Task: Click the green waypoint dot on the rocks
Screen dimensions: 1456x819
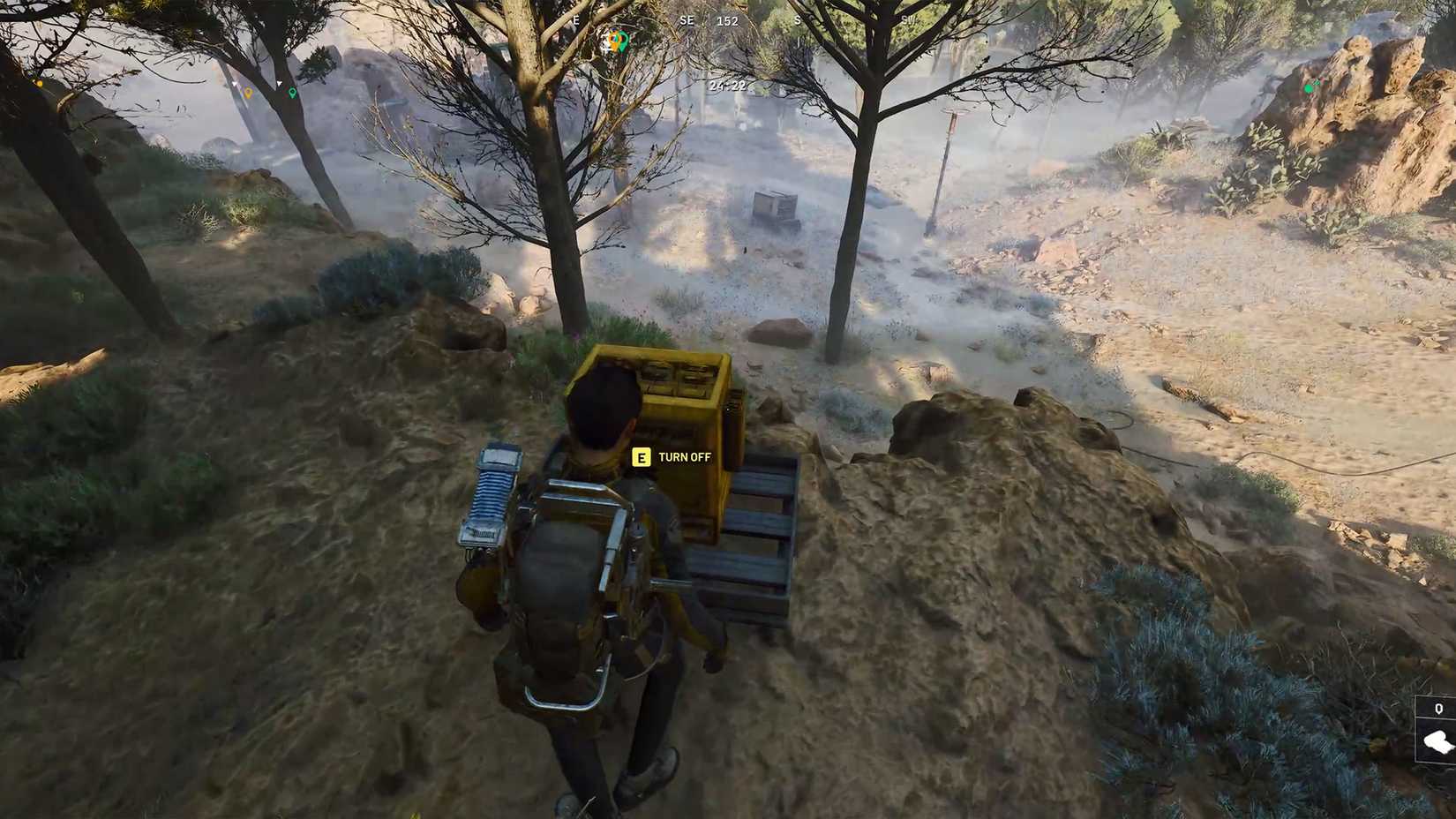Action: 1309,88
